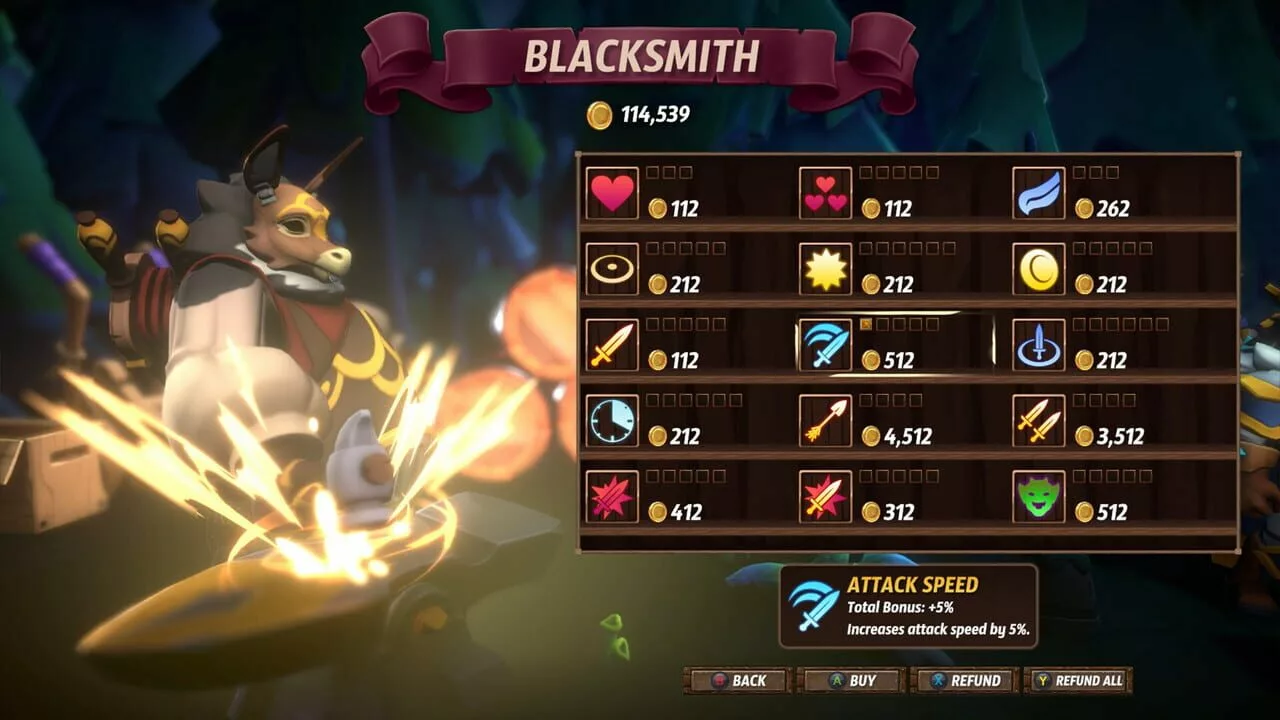
Task: Buy the selected upgrade
Action: coord(852,681)
